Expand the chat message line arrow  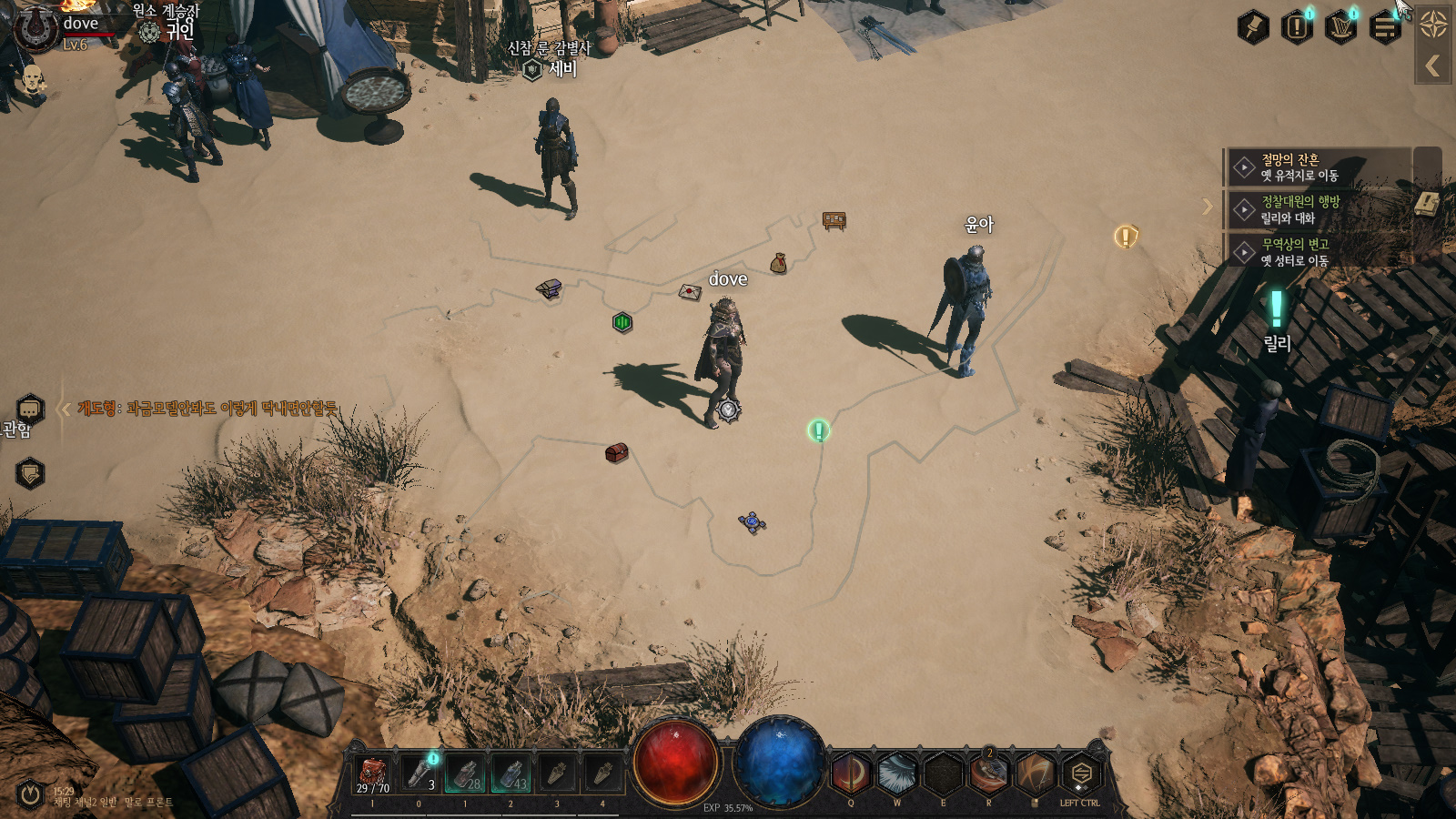[65, 409]
